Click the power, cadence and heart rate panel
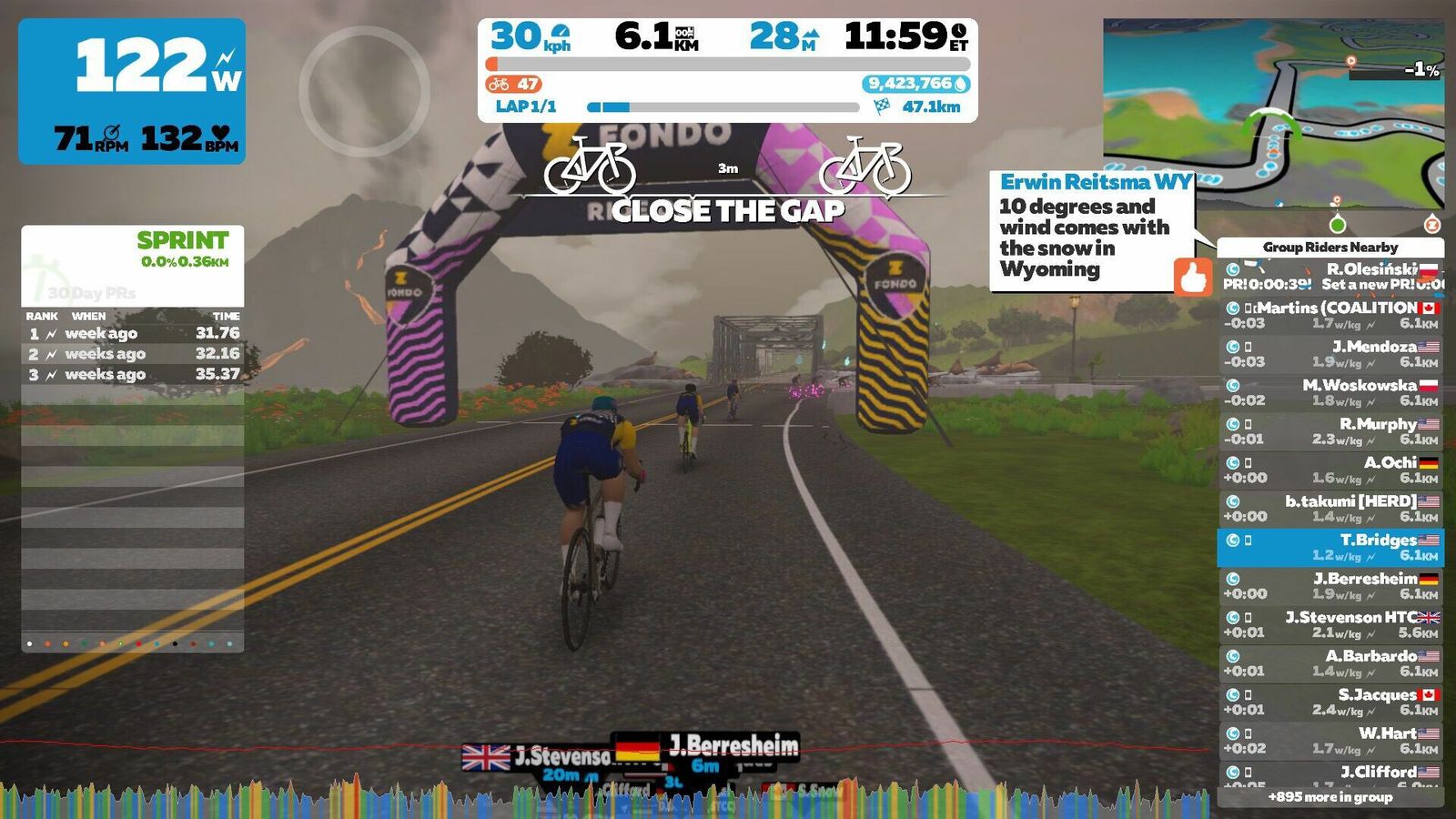1456x819 pixels. [x=132, y=92]
